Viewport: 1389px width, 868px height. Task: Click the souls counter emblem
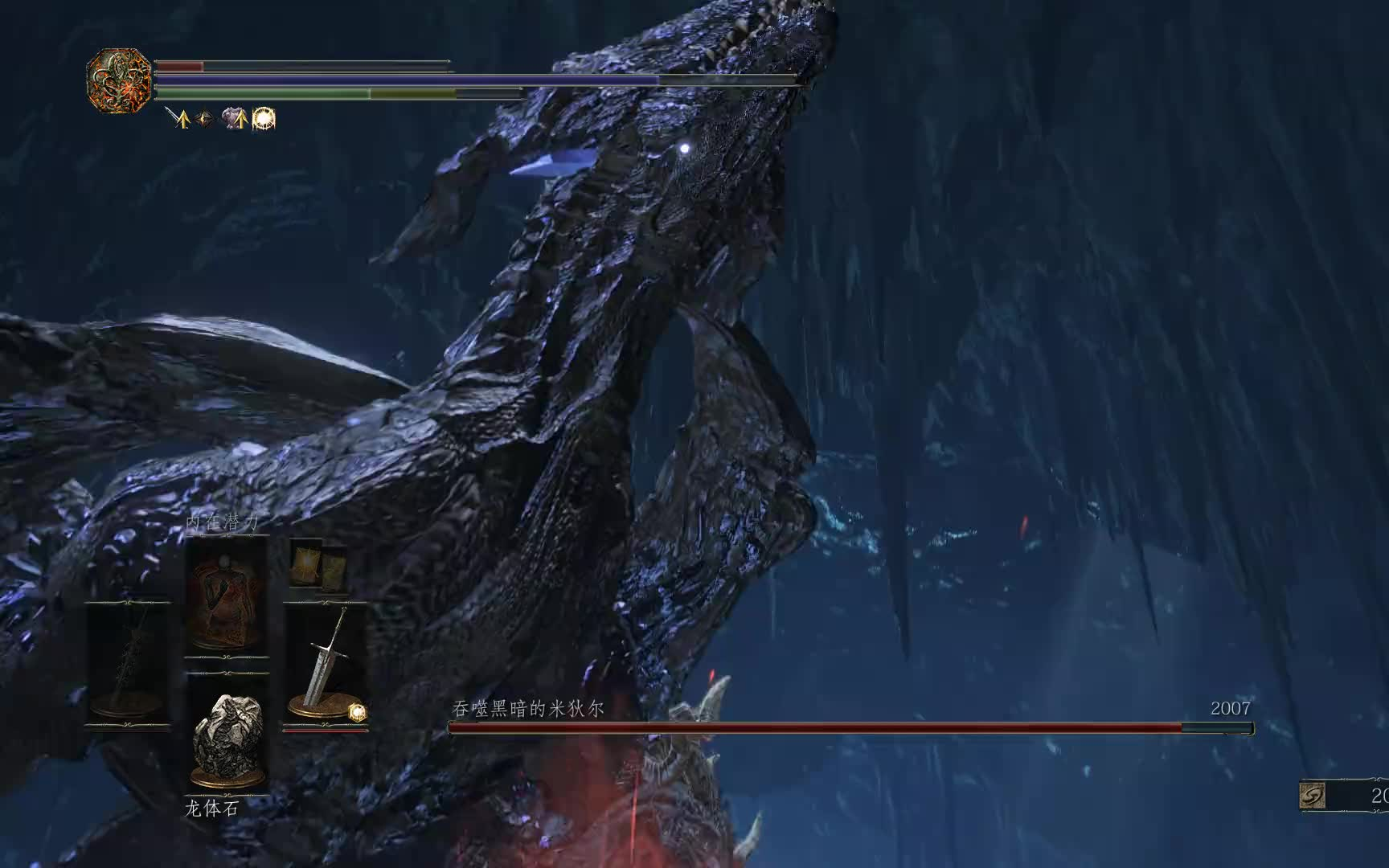(1313, 796)
